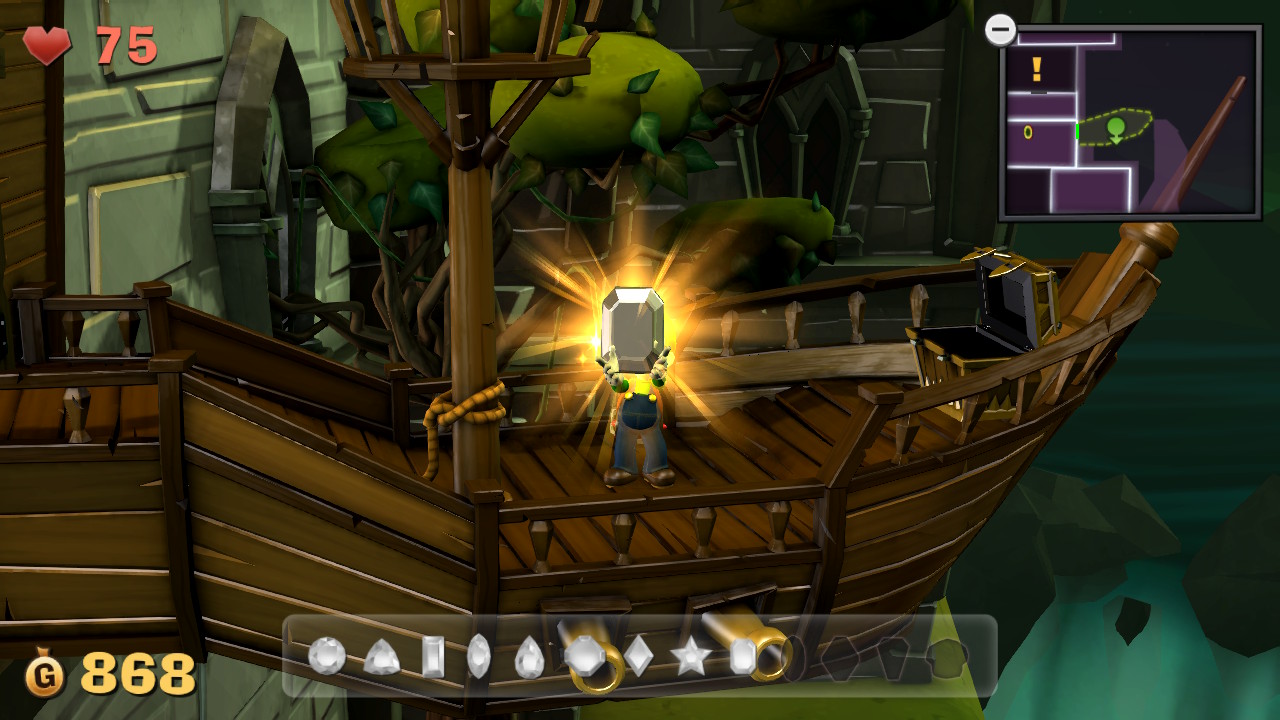Select the green player marker on the minimap
The width and height of the screenshot is (1280, 720).
click(1116, 128)
